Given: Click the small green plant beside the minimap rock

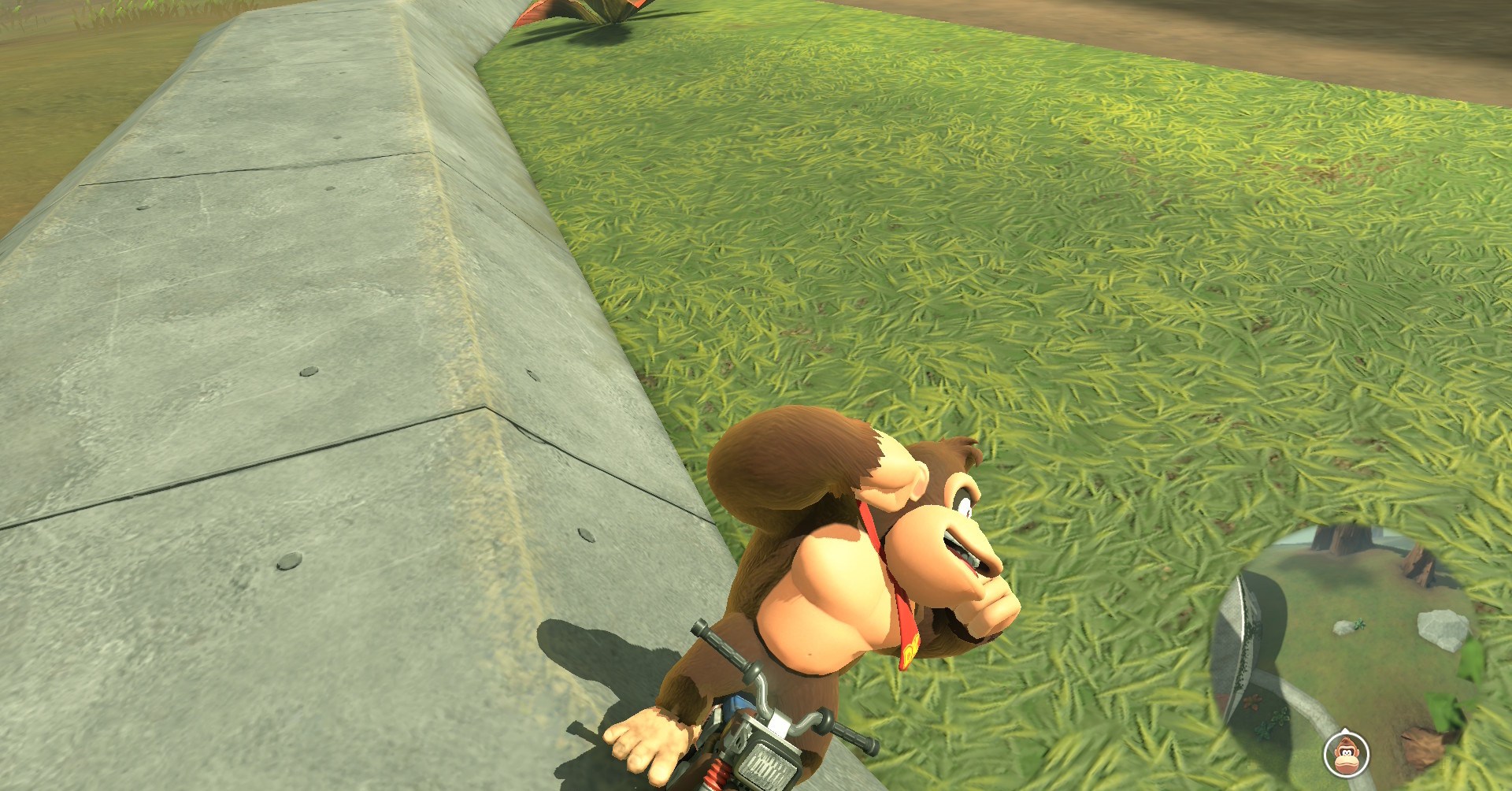Looking at the screenshot, I should coord(1360,625).
